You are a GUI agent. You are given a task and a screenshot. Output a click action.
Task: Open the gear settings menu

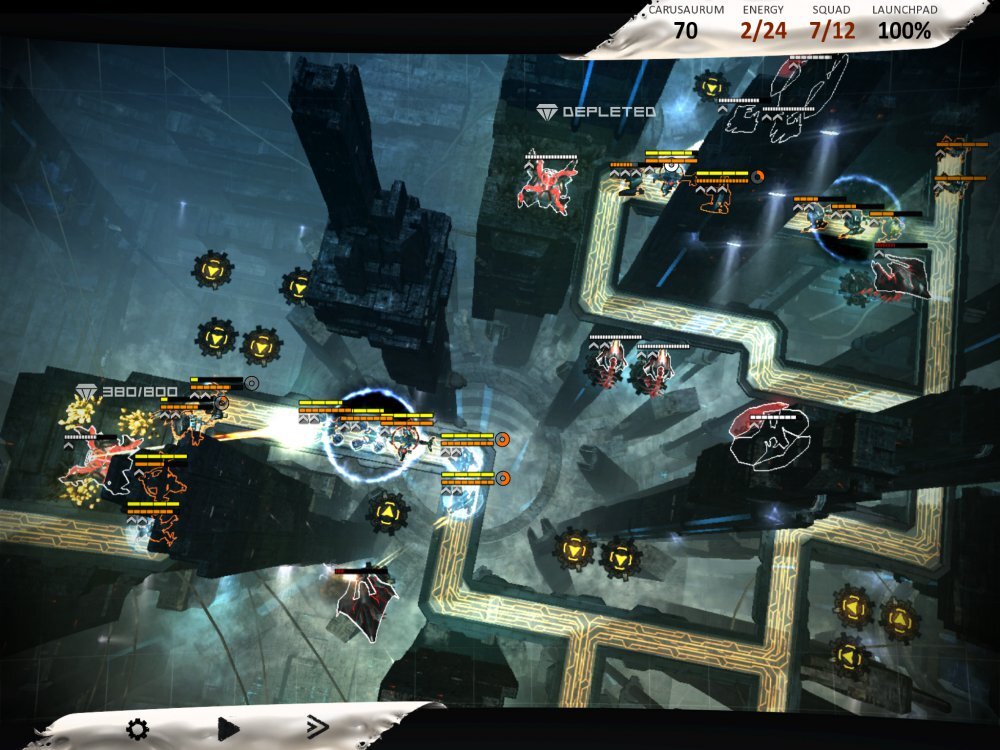[x=137, y=729]
